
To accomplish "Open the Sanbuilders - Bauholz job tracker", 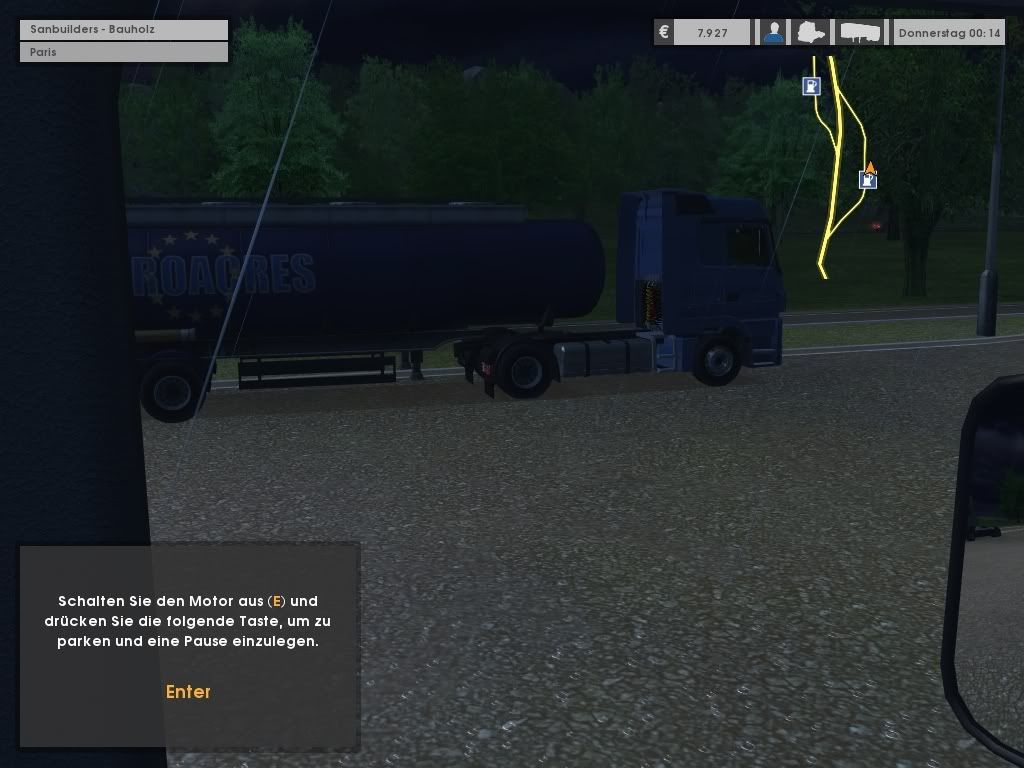I will pyautogui.click(x=124, y=30).
